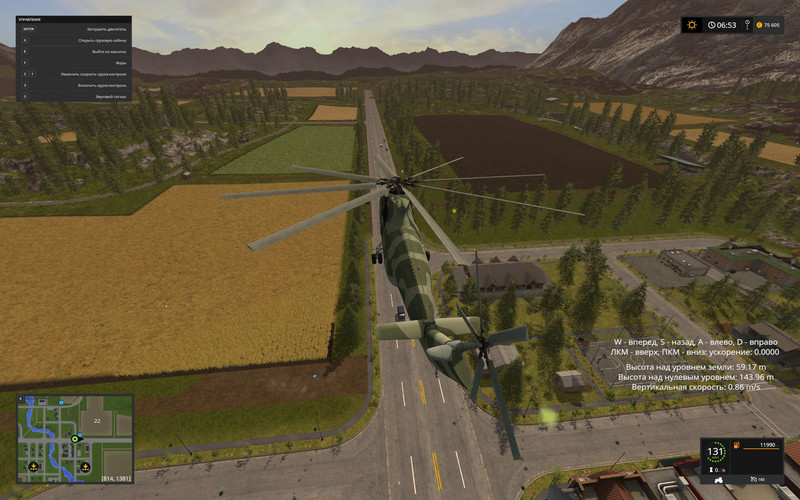The width and height of the screenshot is (800, 500).
Task: Click the orange fuel pump icon
Action: coord(737,444)
